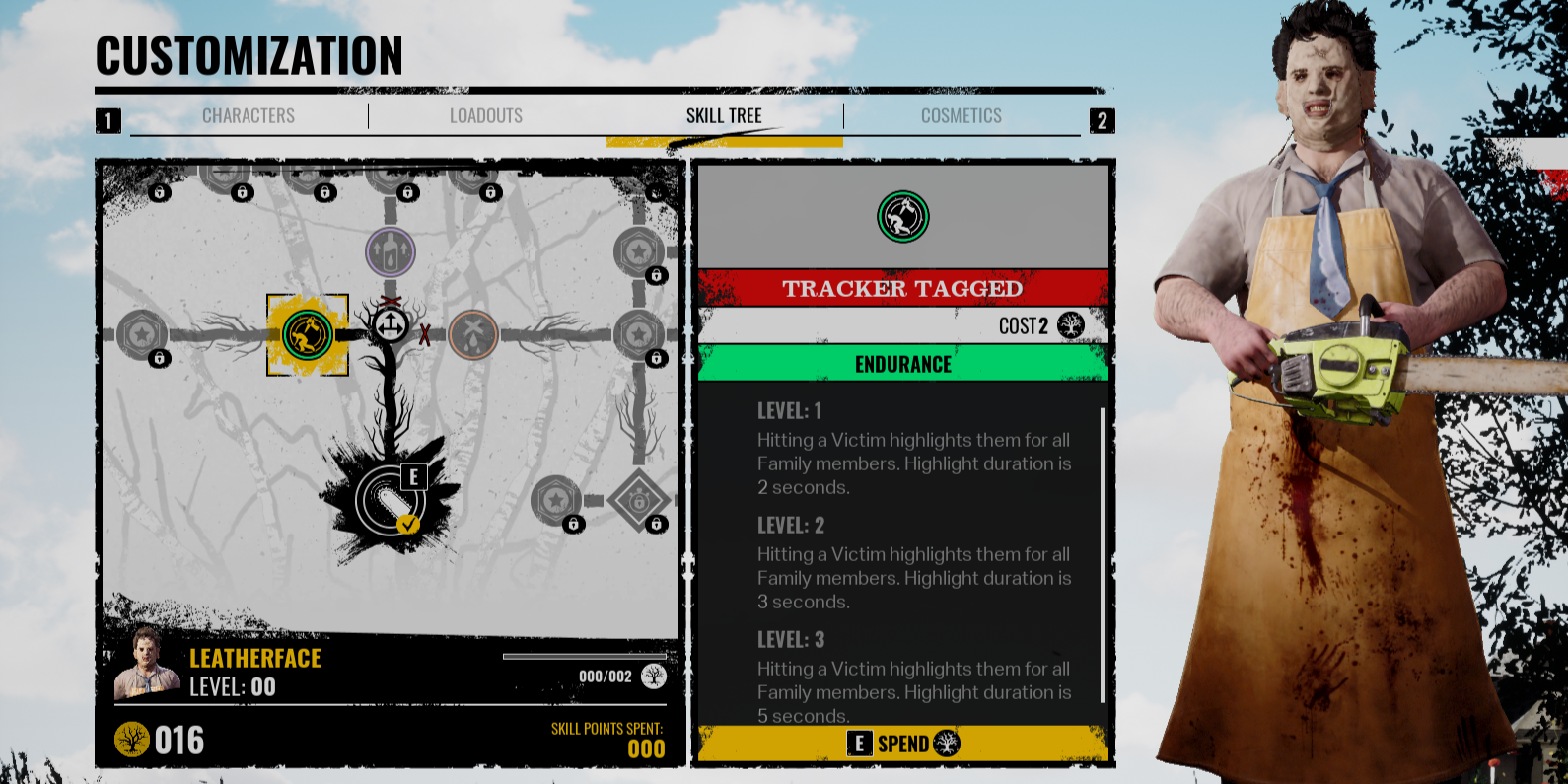The image size is (1568, 784).
Task: Select the purple bottle perk node
Action: click(x=391, y=251)
